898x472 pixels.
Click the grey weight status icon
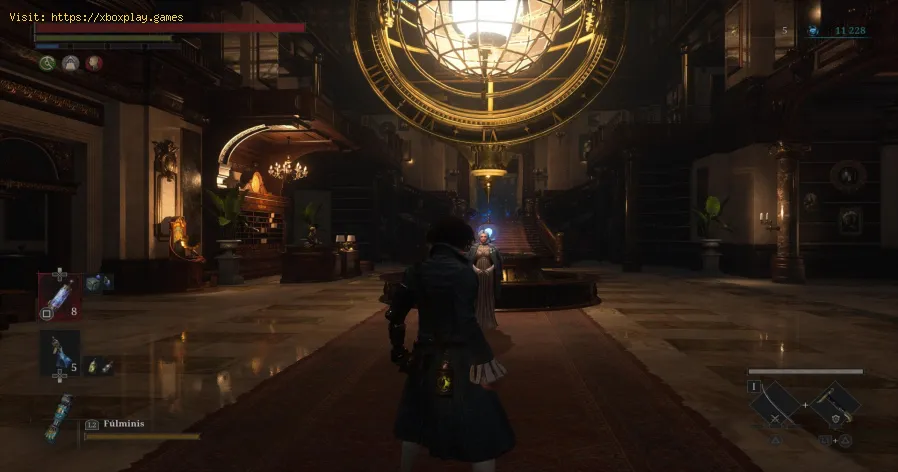coord(70,63)
